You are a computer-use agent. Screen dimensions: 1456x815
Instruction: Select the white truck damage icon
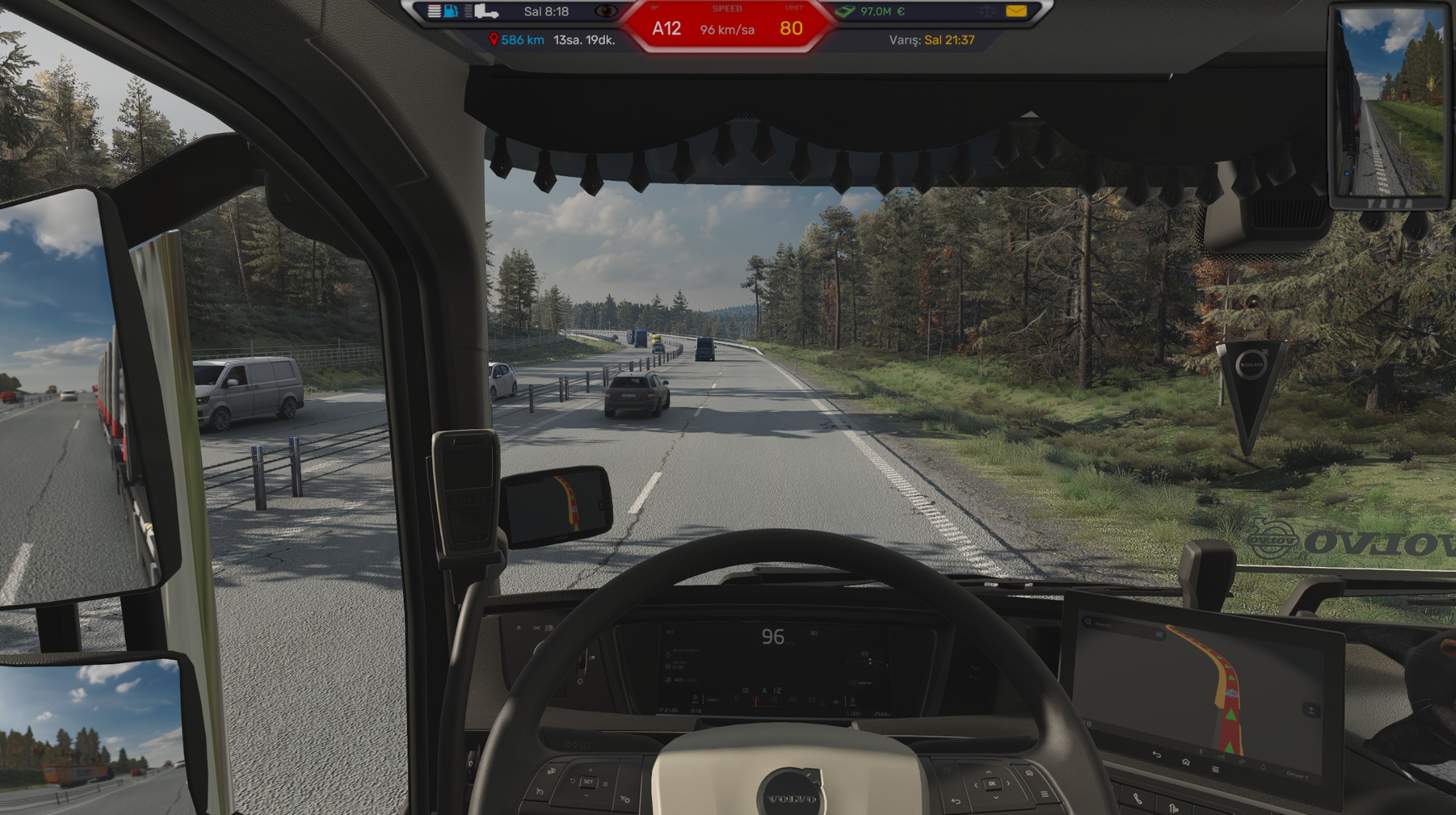pyautogui.click(x=486, y=11)
